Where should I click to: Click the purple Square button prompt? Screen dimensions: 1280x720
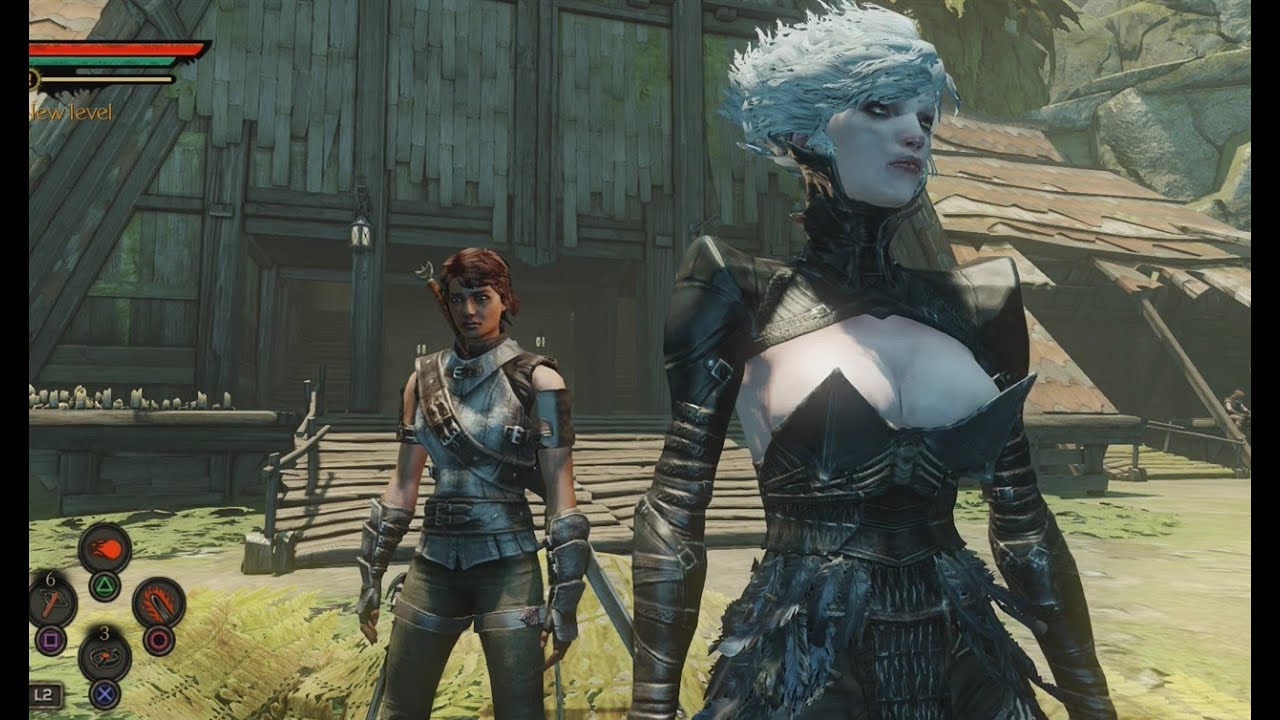pos(51,639)
